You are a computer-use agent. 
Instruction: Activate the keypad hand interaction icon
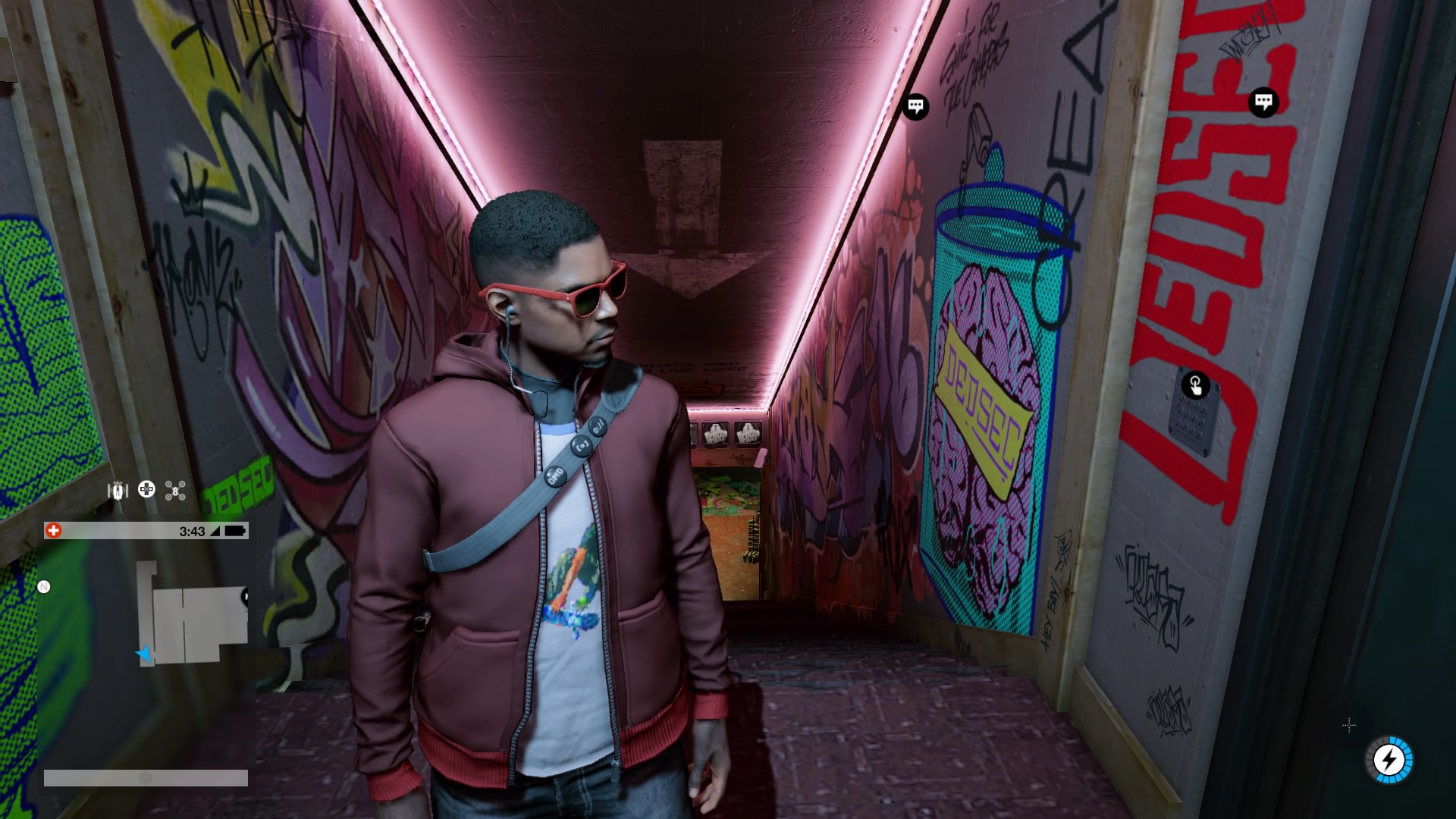click(1195, 385)
